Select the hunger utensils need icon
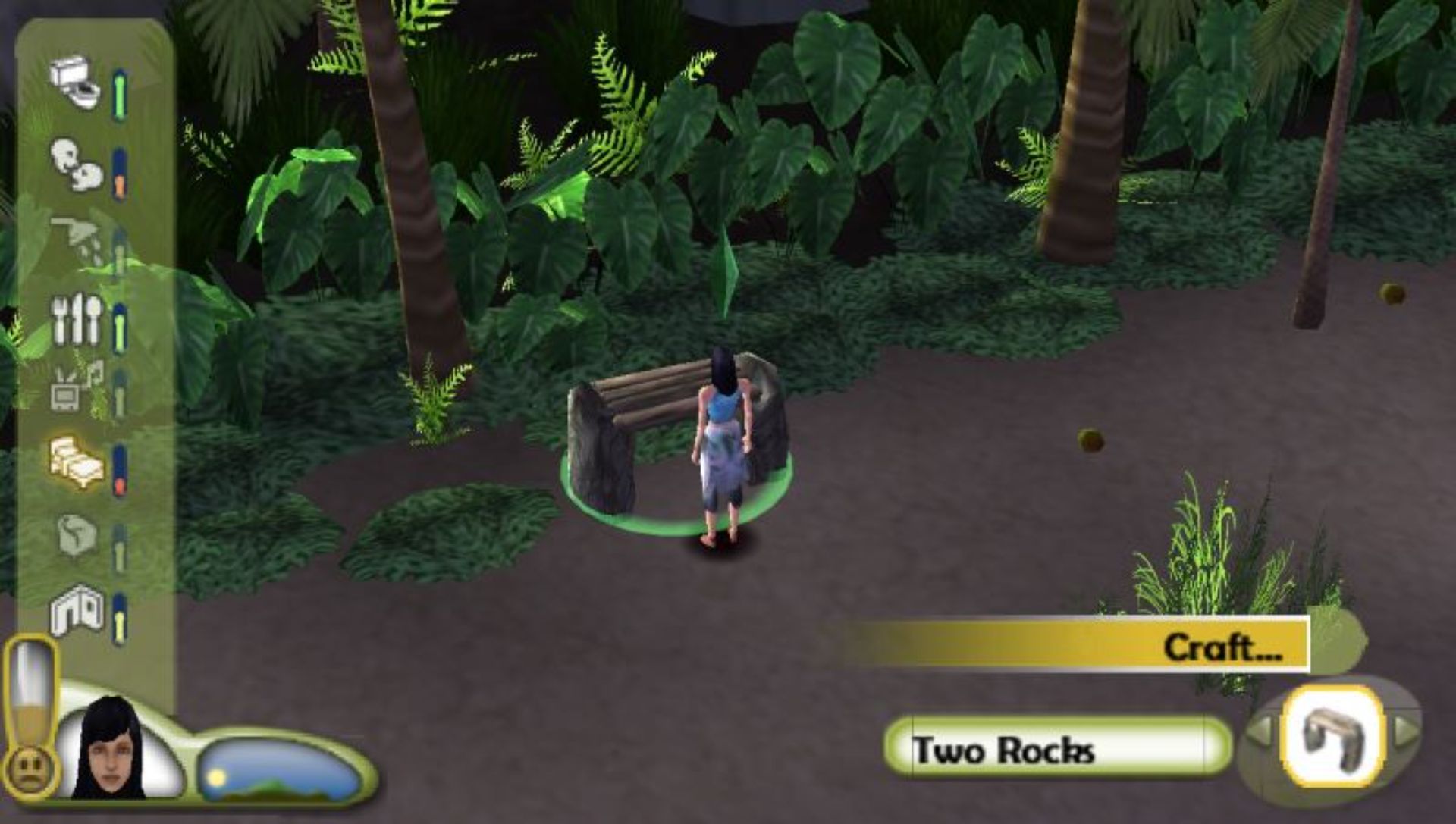 pos(77,318)
